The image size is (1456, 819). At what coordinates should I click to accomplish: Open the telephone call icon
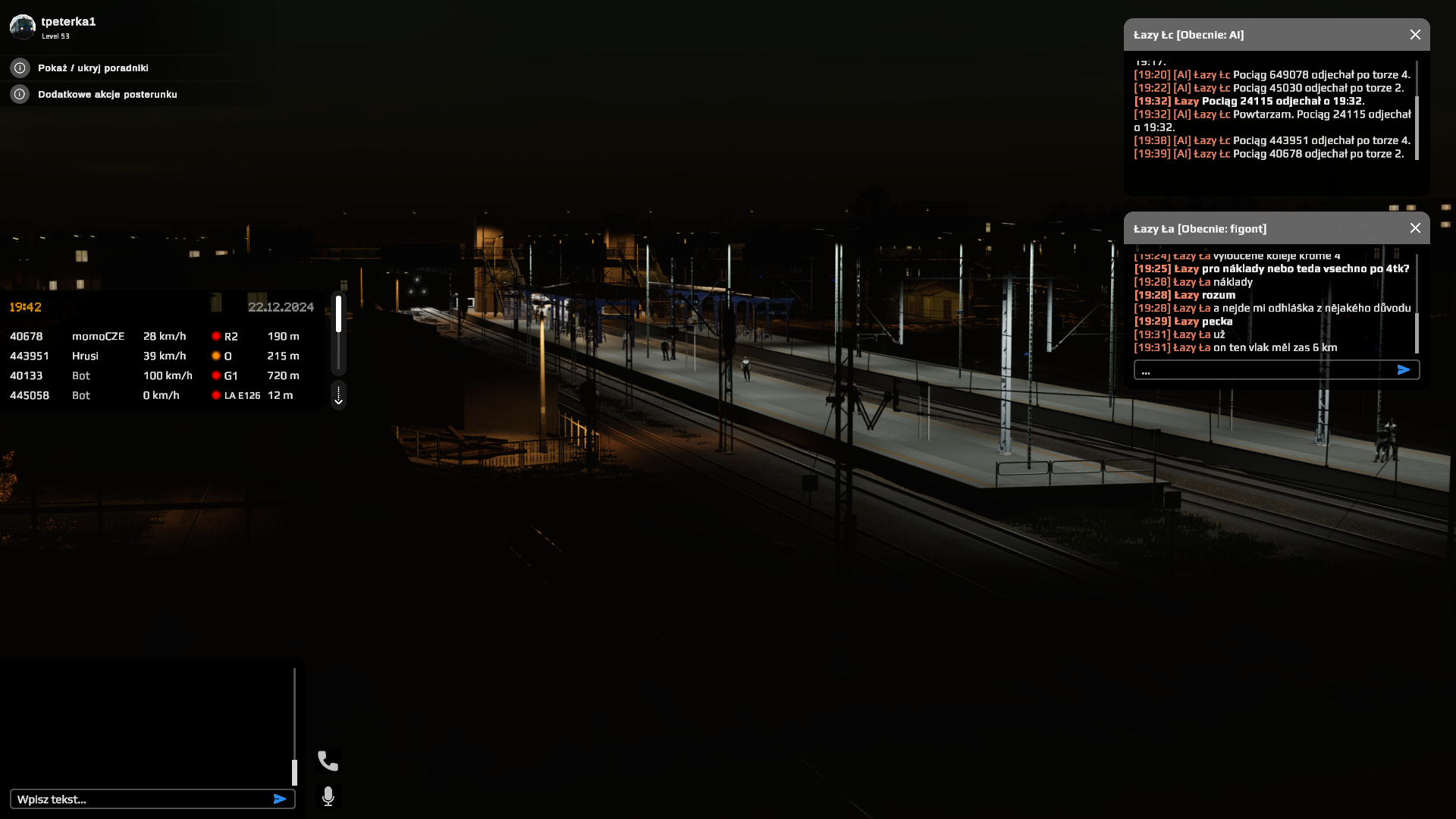click(x=328, y=761)
